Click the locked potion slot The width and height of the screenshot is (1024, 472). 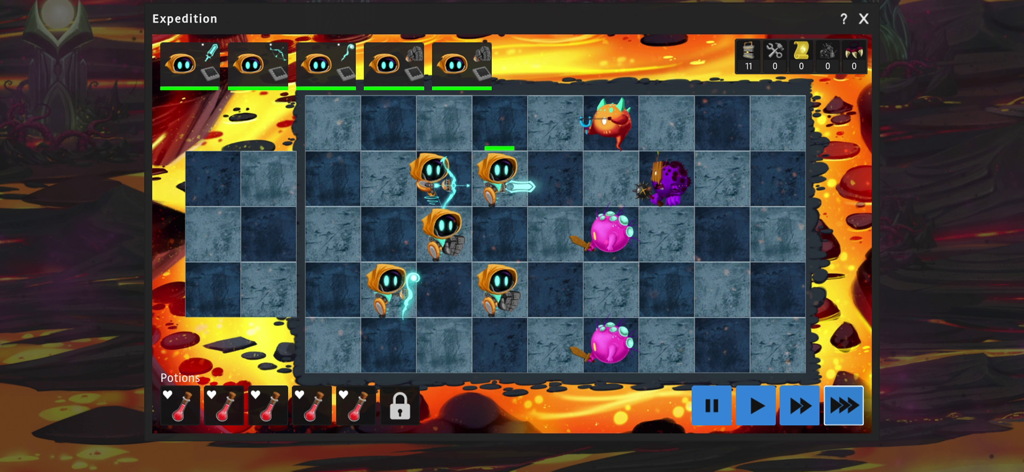click(399, 406)
